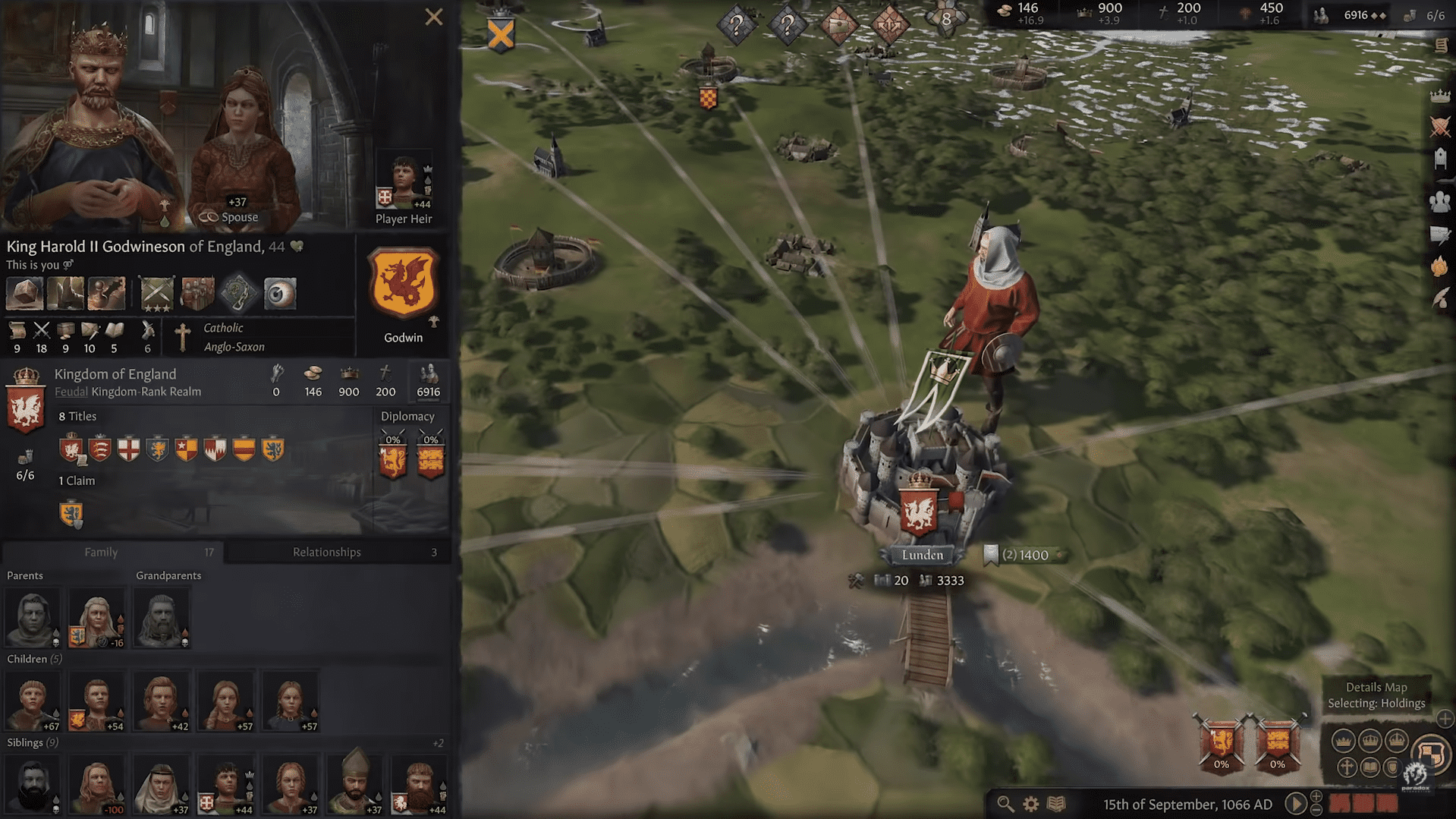This screenshot has width=1456, height=819.
Task: Open the crossed-out blue banner alert
Action: 501,34
